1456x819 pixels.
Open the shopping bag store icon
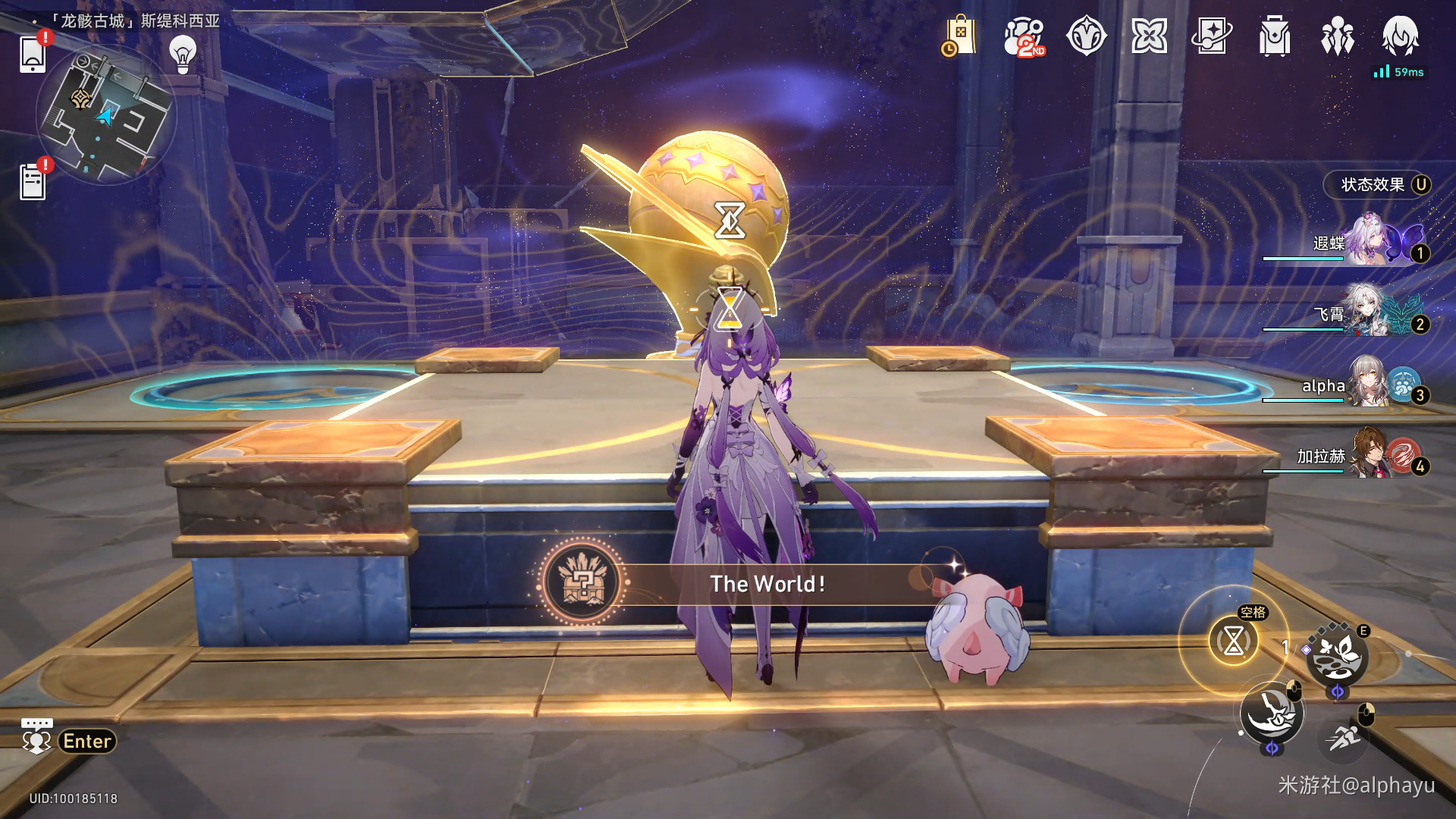click(959, 36)
